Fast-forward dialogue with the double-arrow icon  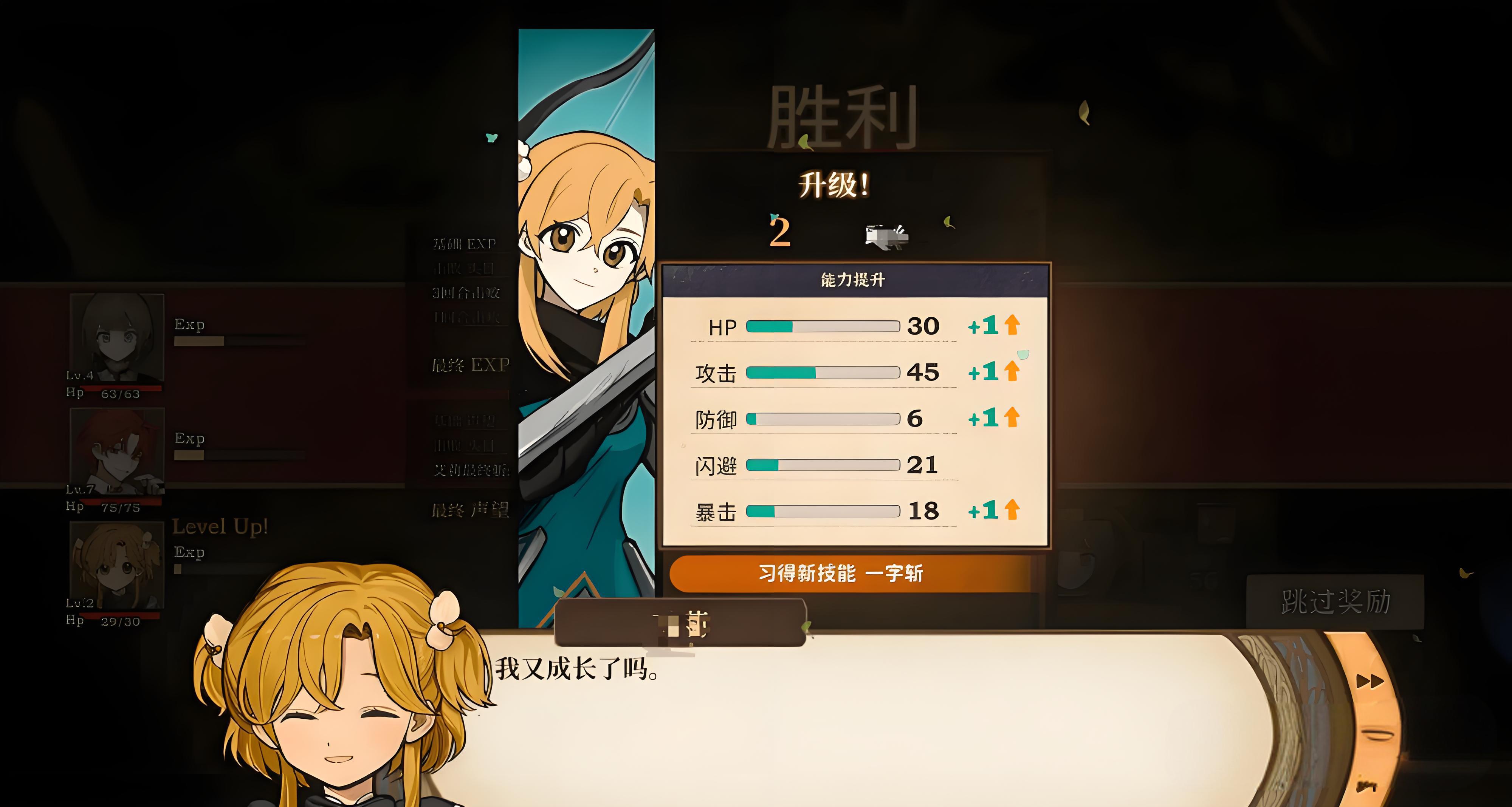pyautogui.click(x=1369, y=682)
